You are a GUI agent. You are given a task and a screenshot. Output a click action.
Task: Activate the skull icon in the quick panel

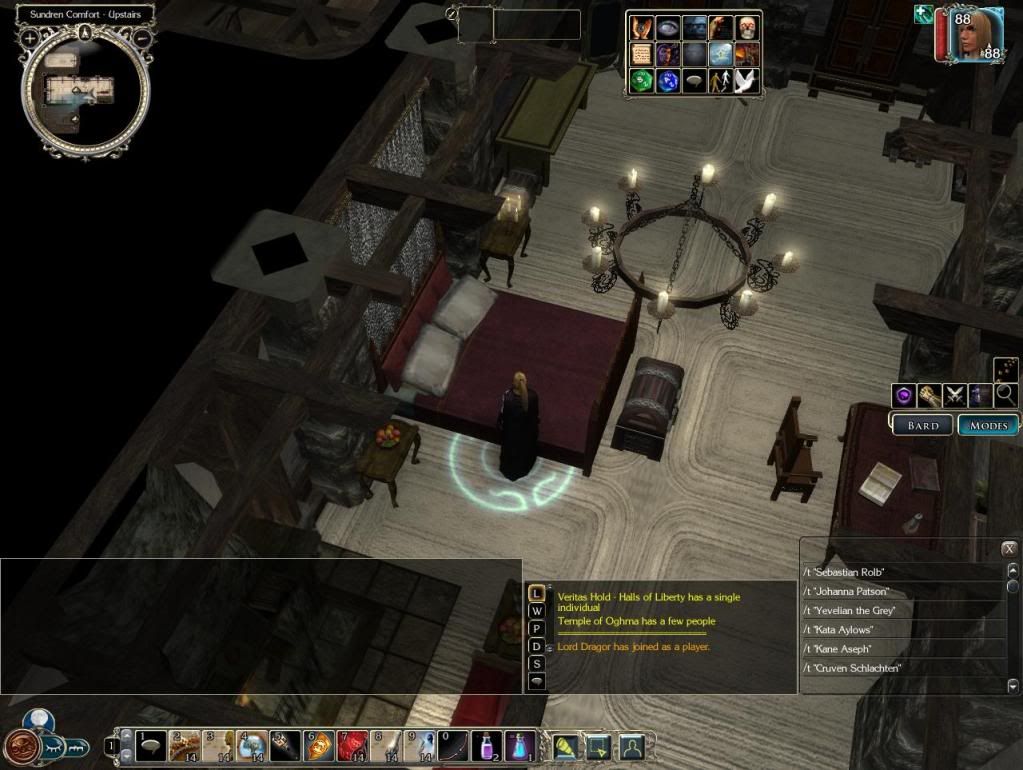point(747,28)
